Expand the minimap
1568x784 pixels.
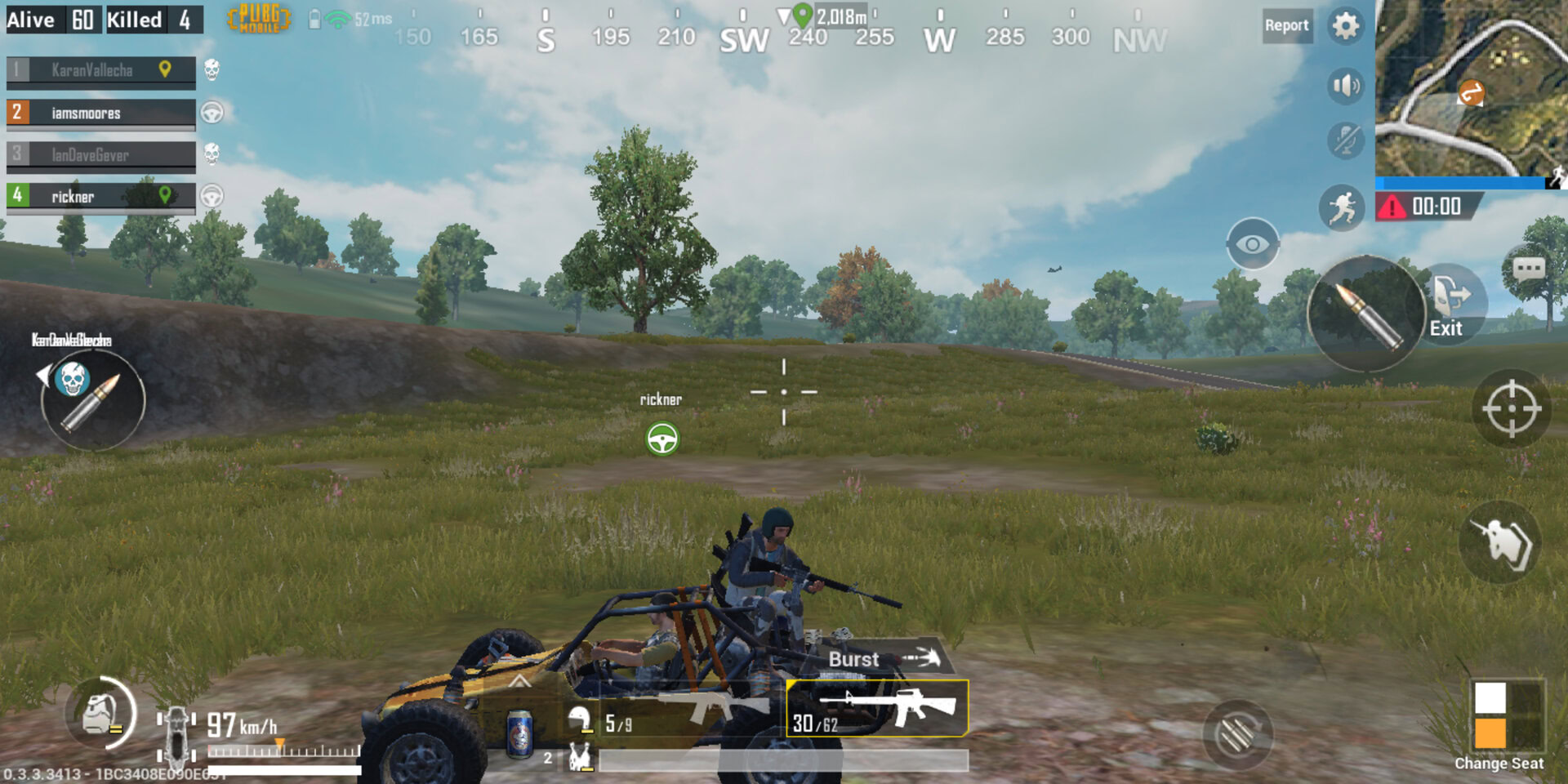pyautogui.click(x=1470, y=88)
